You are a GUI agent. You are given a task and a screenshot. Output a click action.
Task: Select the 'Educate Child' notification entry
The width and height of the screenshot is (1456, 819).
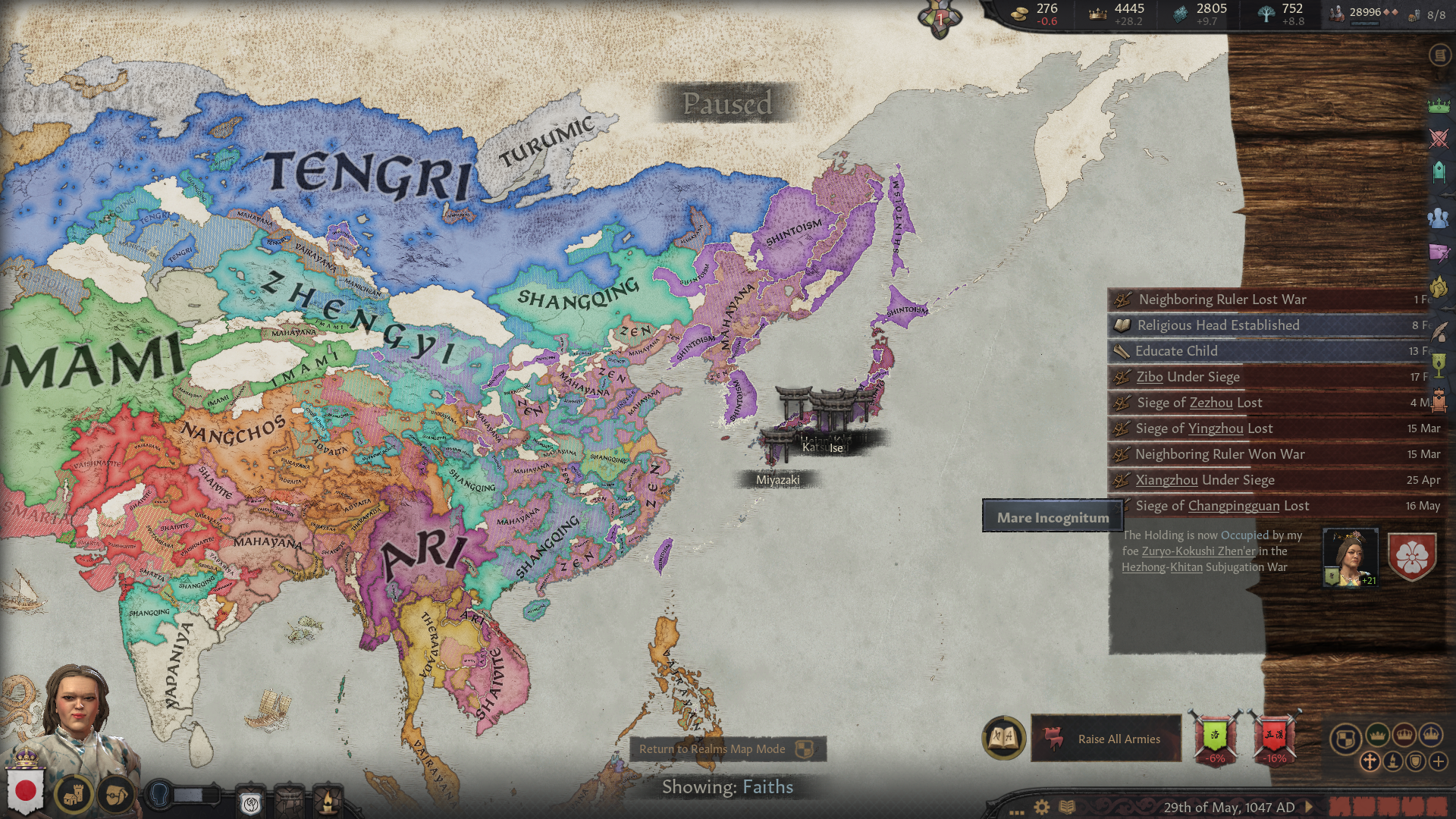pos(1176,351)
